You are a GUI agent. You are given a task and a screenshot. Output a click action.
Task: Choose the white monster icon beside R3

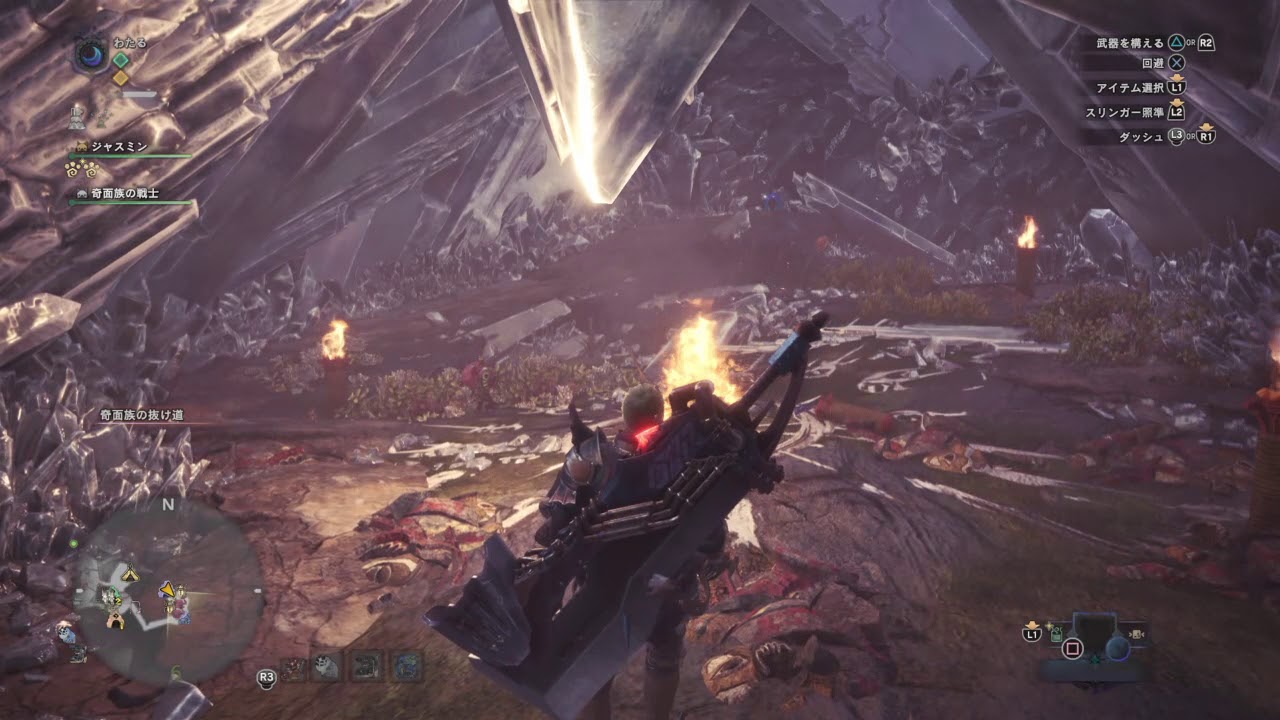pos(325,666)
